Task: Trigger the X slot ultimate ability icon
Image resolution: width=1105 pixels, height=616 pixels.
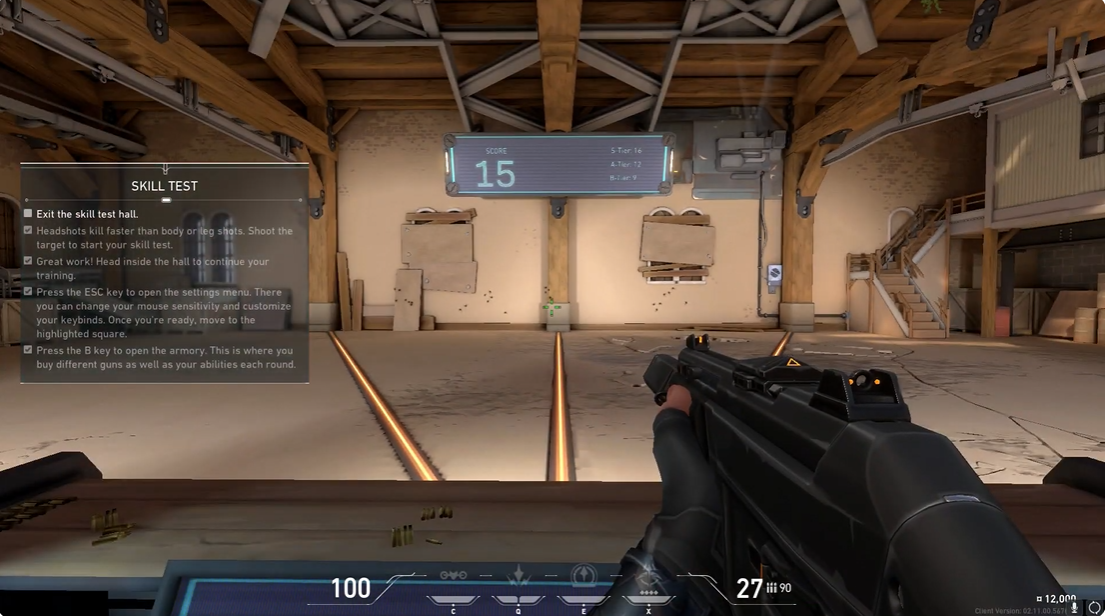Action: pyautogui.click(x=649, y=576)
